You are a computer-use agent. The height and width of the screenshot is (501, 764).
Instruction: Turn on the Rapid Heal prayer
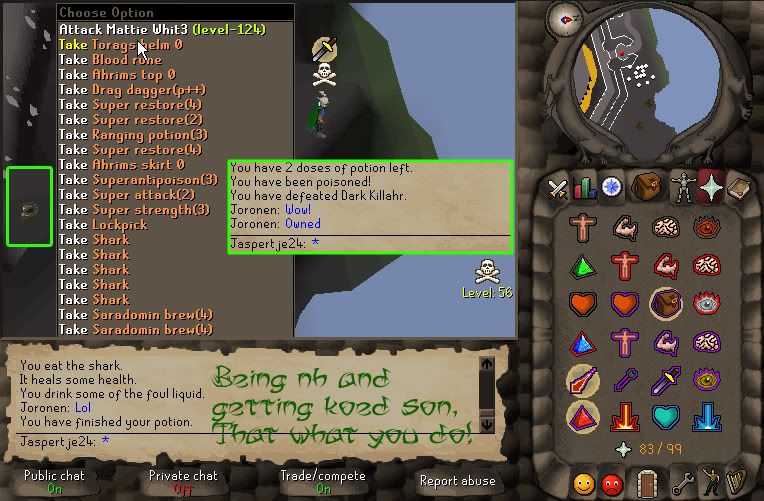pyautogui.click(x=624, y=302)
